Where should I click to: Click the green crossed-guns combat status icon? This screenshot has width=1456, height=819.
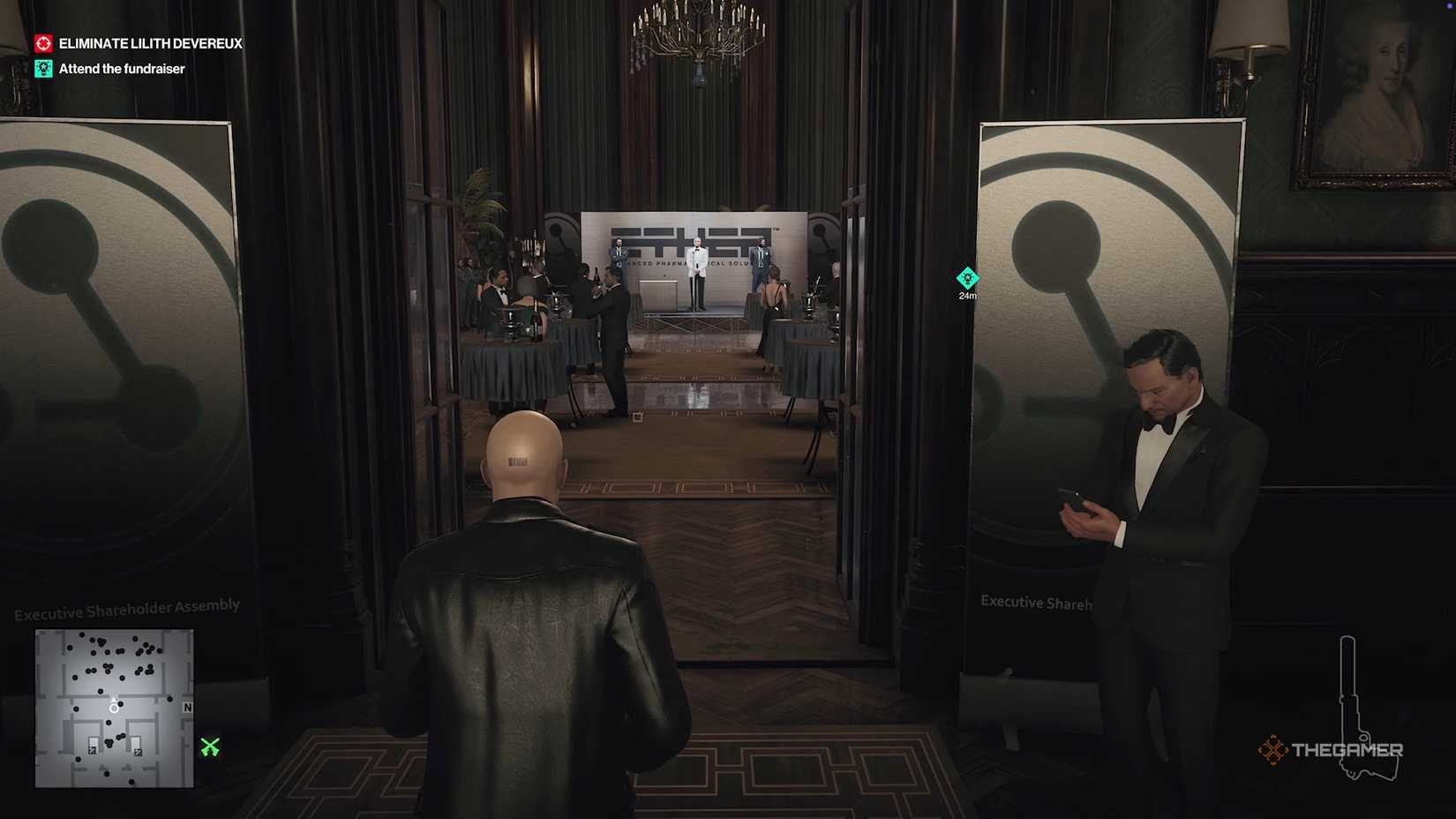pos(208,748)
